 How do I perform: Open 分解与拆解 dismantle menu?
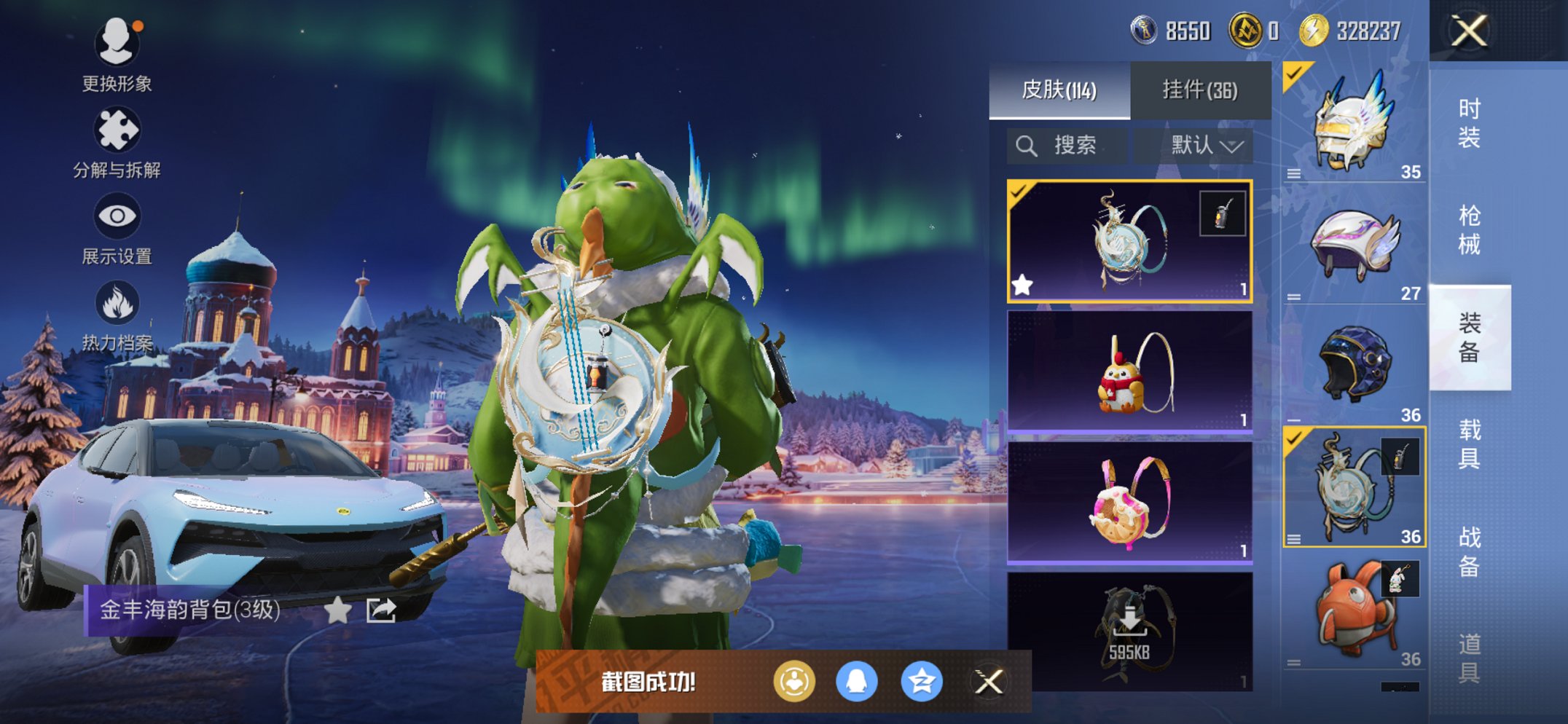coord(117,142)
